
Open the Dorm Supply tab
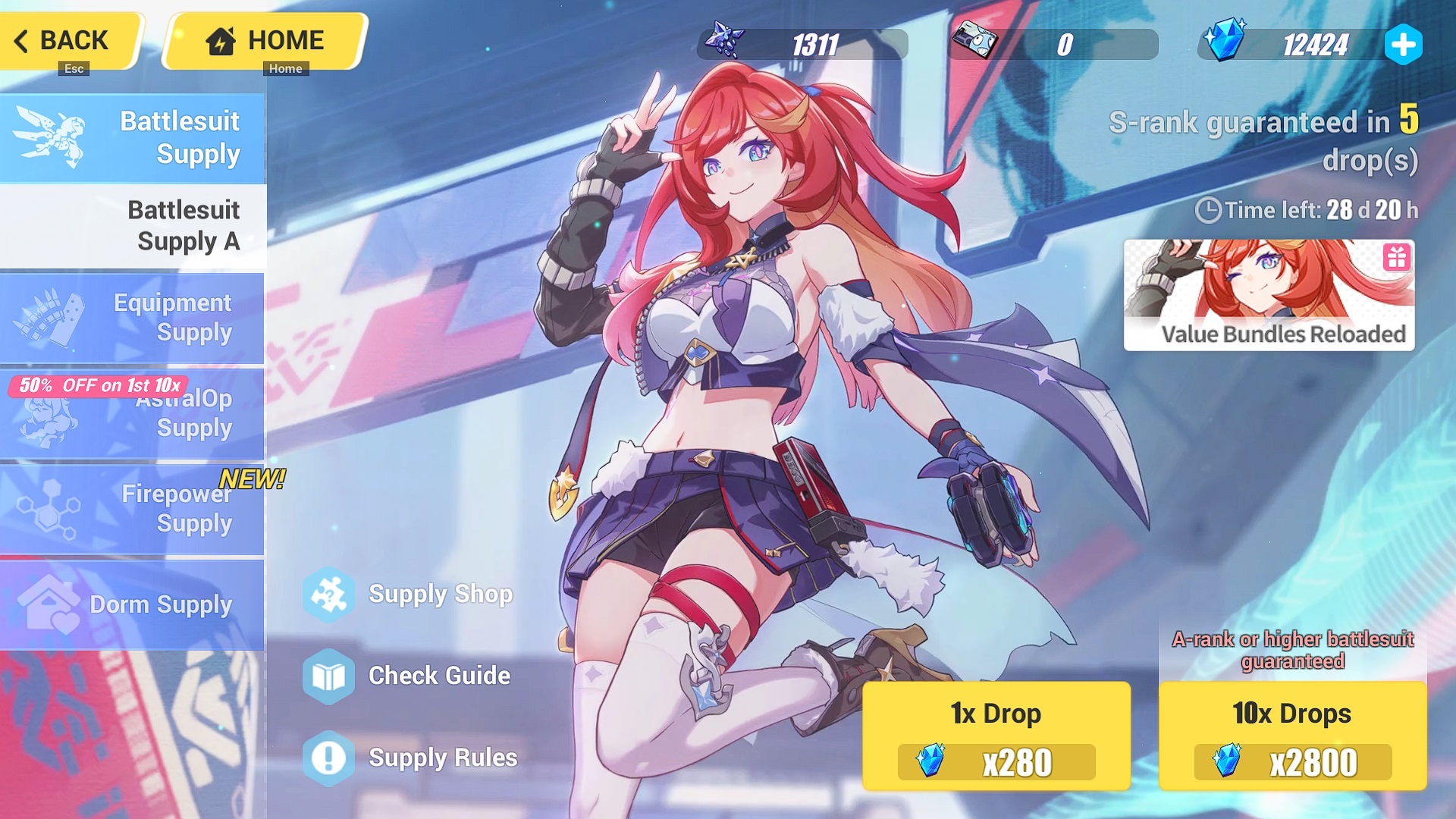point(133,604)
